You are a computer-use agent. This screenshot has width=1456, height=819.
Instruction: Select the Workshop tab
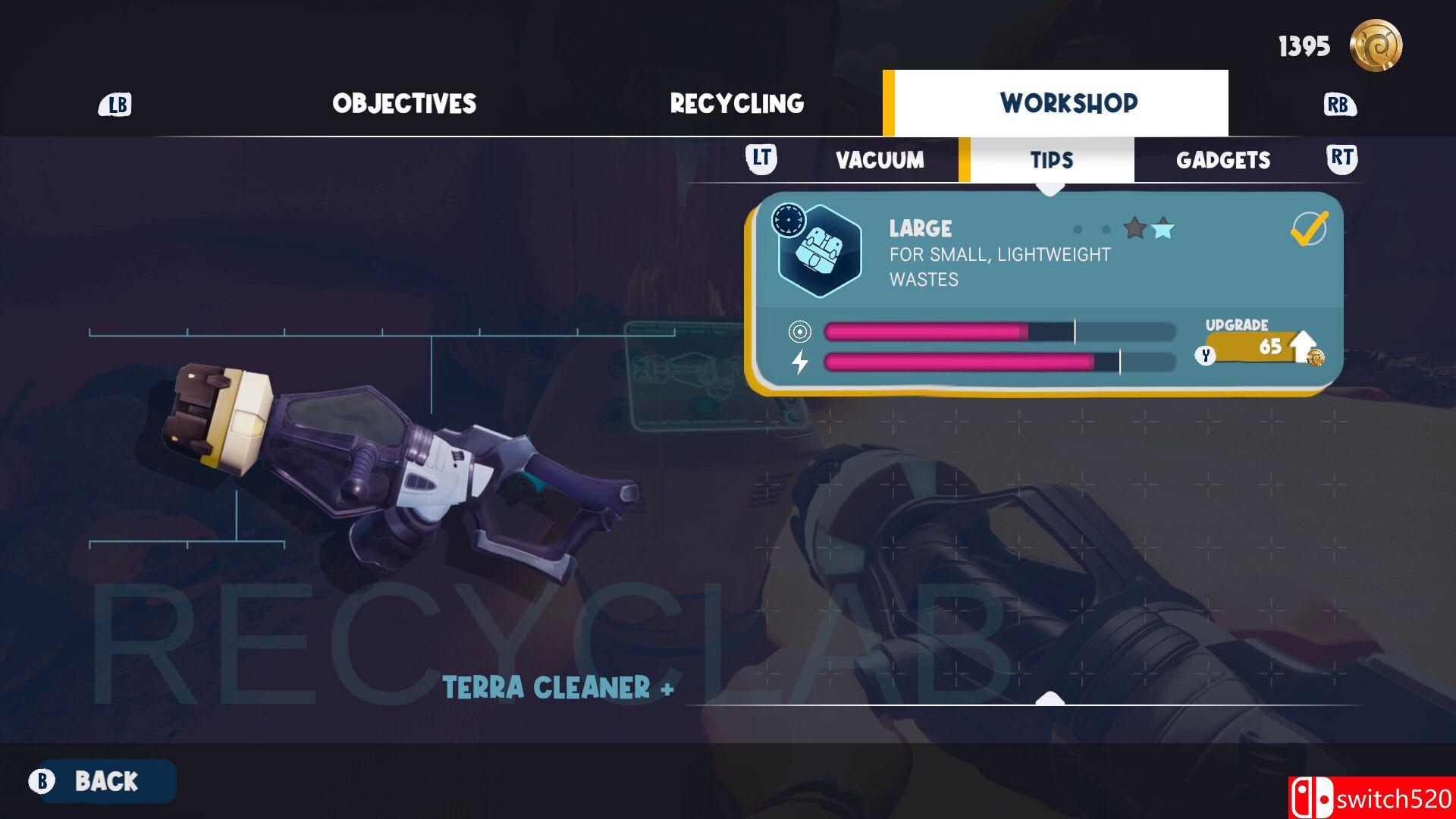click(x=1068, y=103)
